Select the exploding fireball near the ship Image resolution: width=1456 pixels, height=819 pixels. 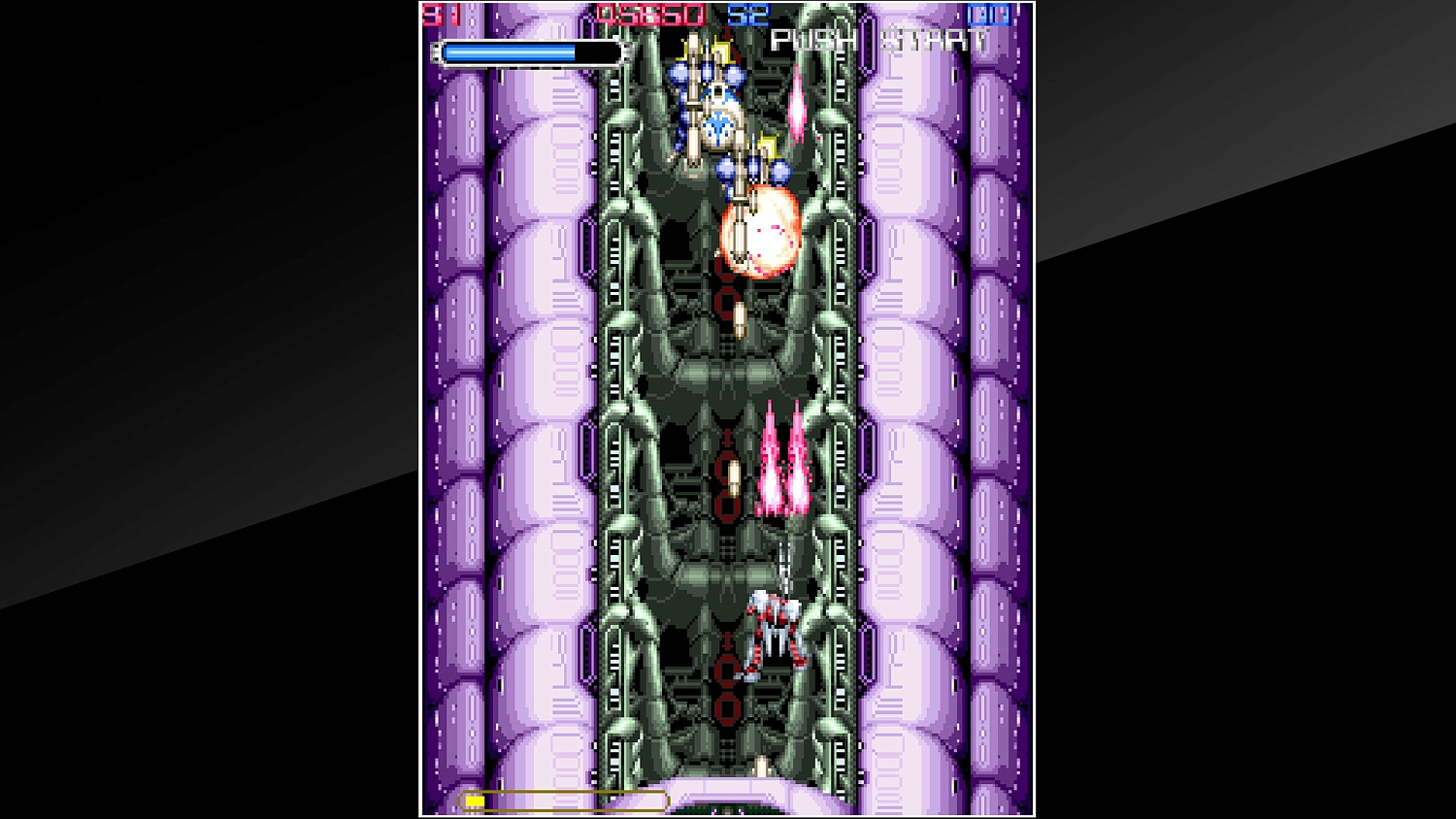[x=762, y=233]
